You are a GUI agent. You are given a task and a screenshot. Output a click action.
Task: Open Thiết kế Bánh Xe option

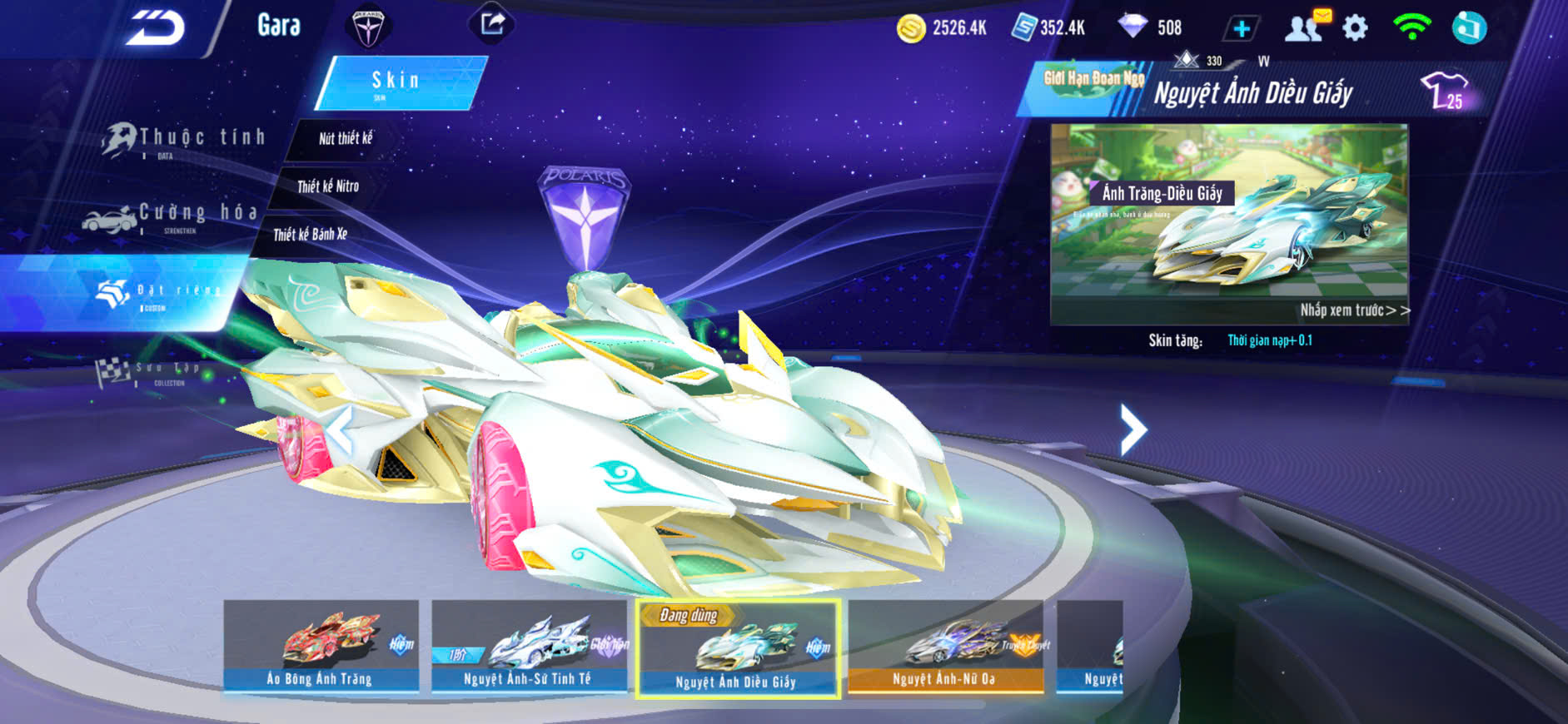tap(310, 235)
